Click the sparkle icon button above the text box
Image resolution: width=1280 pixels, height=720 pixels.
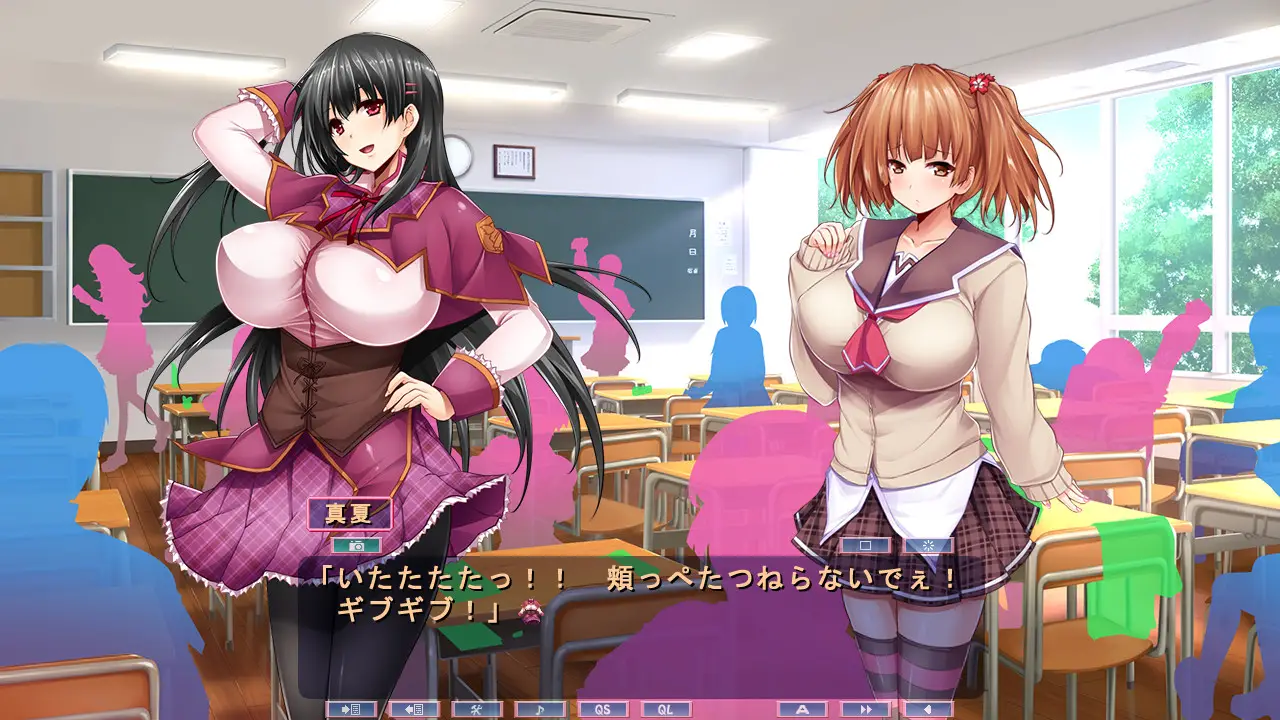(929, 546)
